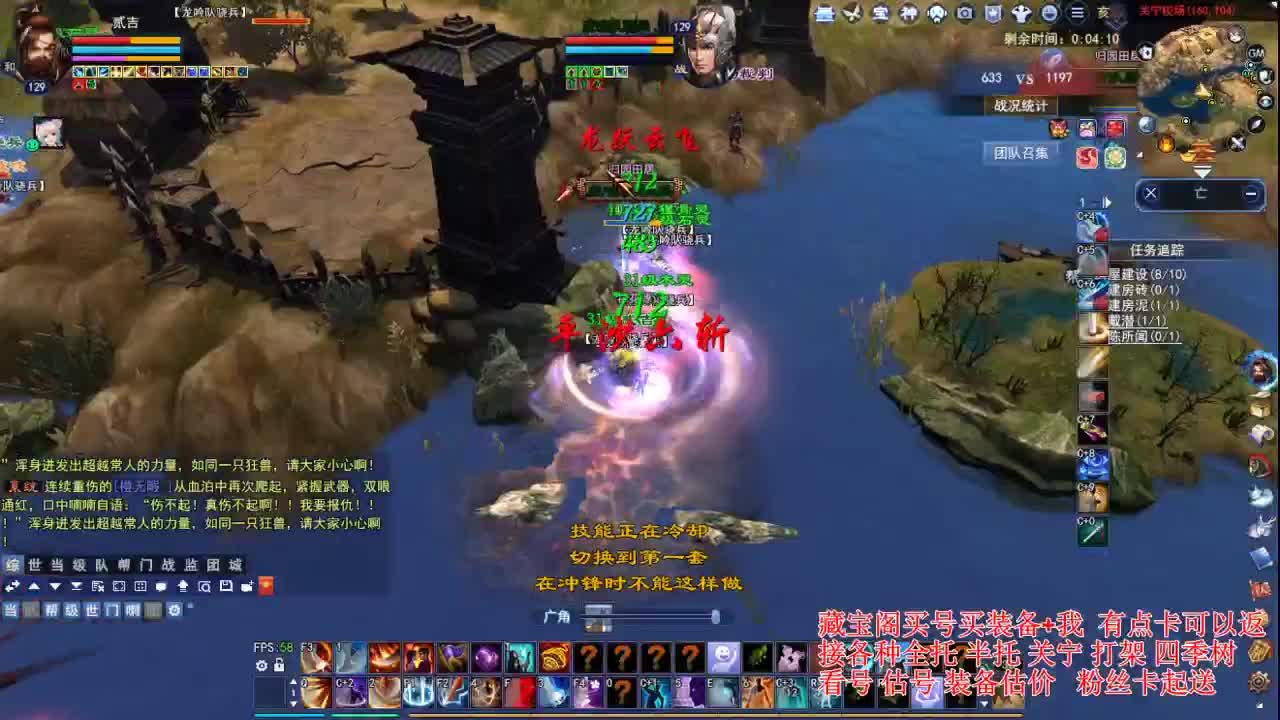This screenshot has width=1280, height=720.
Task: Click the winged flight icon on the top toolbar
Action: click(853, 14)
